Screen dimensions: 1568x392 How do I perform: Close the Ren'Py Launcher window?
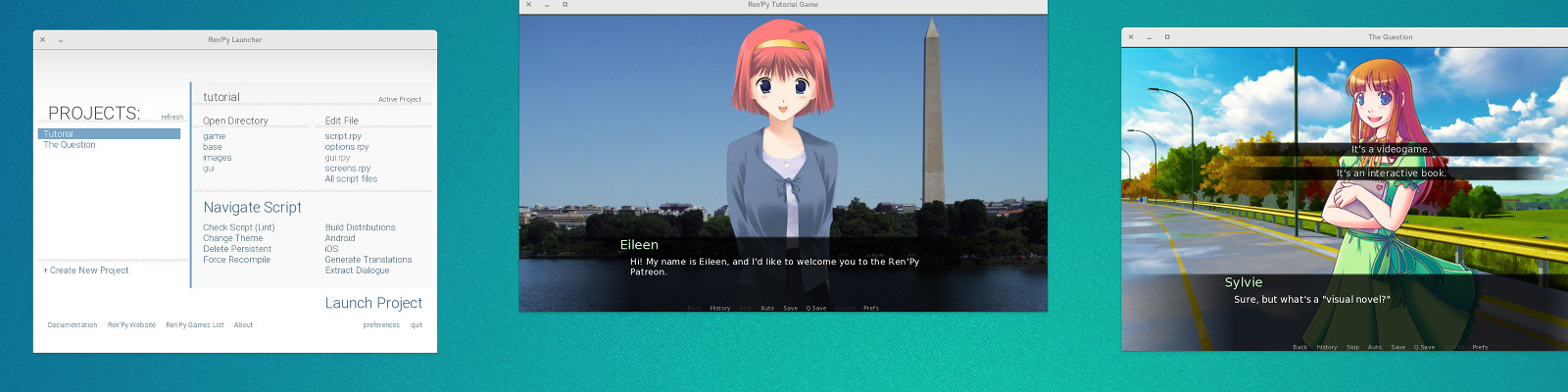(42, 40)
